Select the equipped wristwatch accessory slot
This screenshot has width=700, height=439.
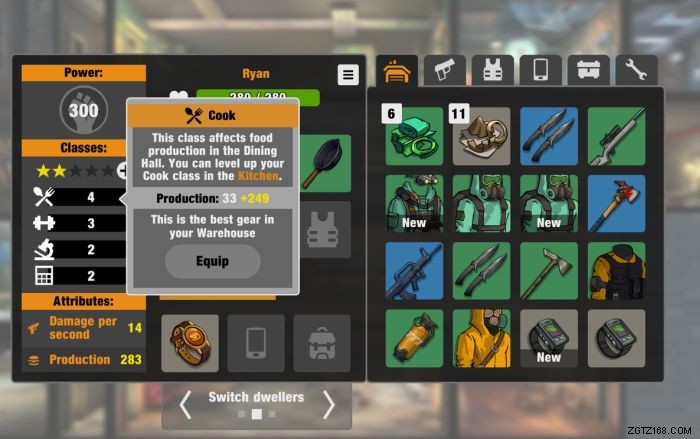(188, 343)
